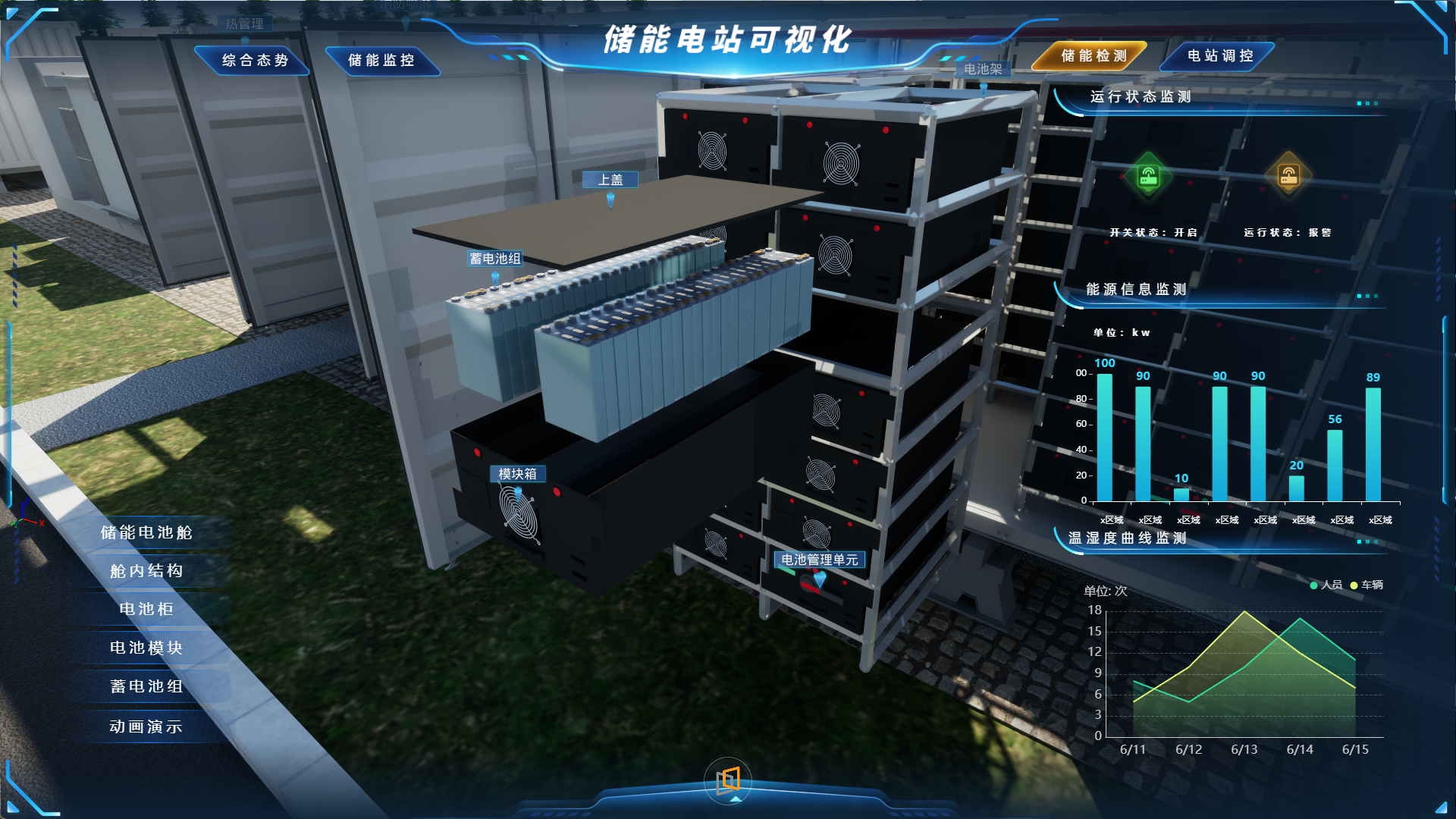
Task: Start the 动画演示 animation demo
Action: click(x=147, y=726)
